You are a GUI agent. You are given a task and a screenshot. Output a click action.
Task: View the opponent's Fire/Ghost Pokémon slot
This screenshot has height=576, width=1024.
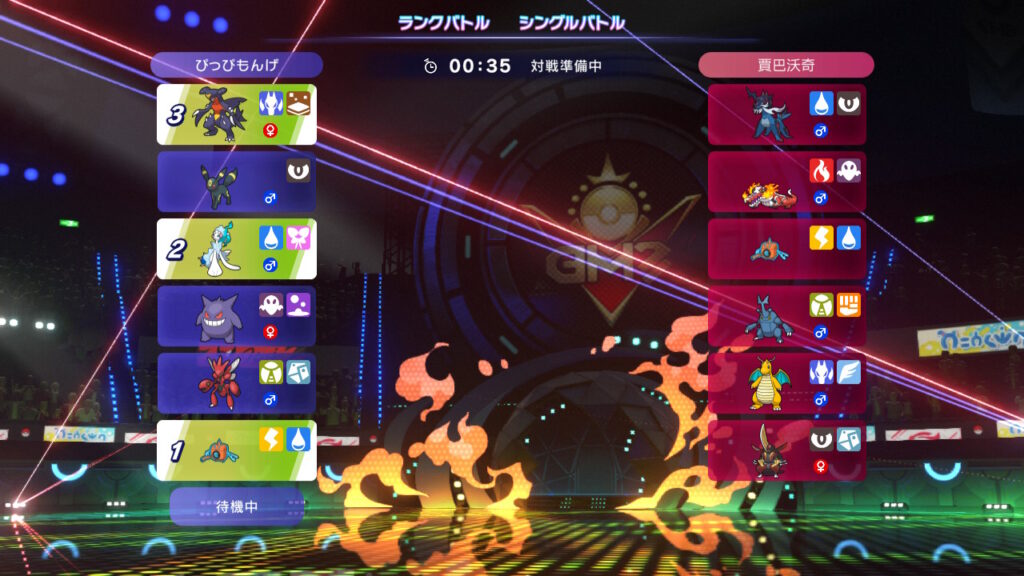pos(787,182)
